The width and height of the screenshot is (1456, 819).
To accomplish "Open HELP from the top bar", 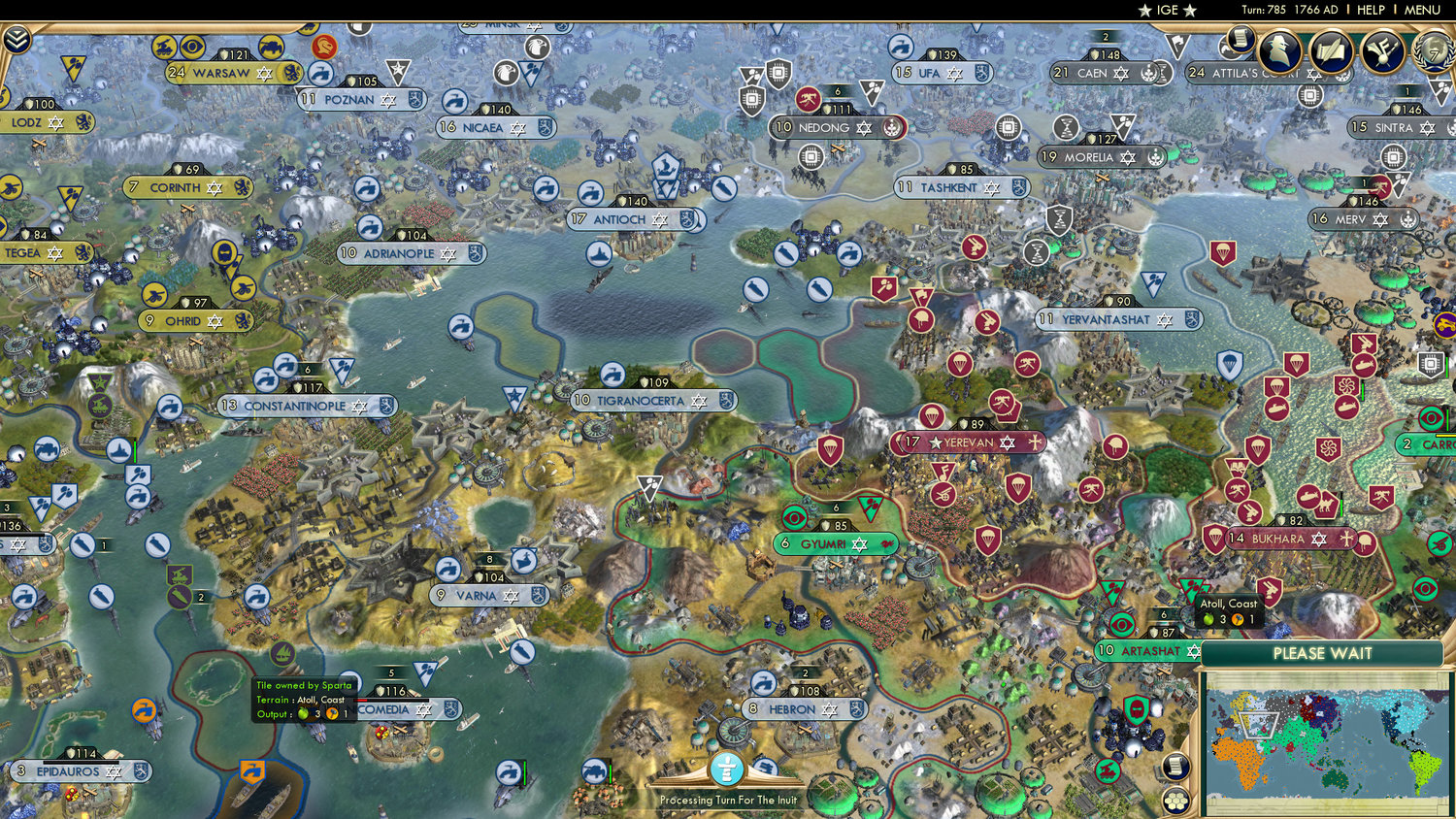I will click(x=1373, y=11).
